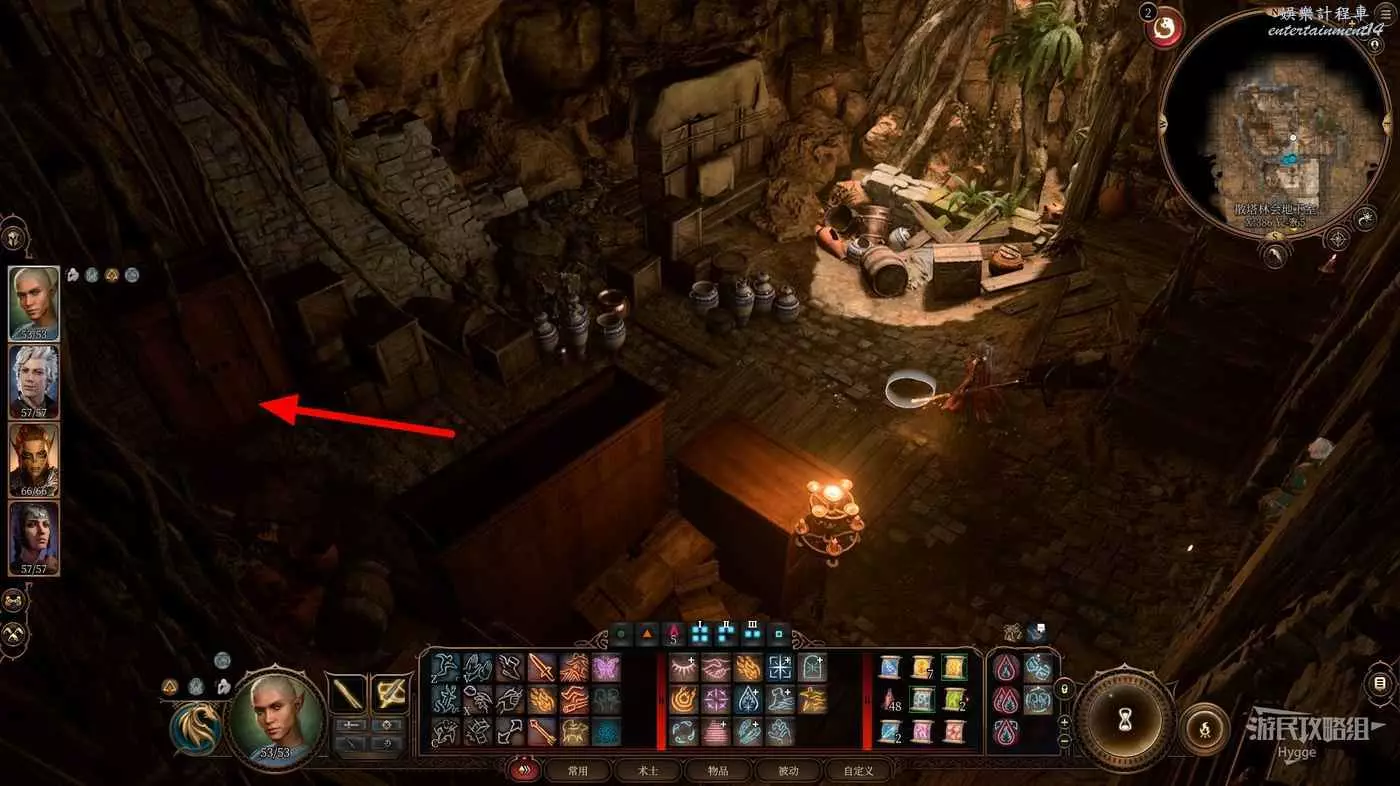Filter spells by level III slots
1400x786 pixels.
click(752, 632)
